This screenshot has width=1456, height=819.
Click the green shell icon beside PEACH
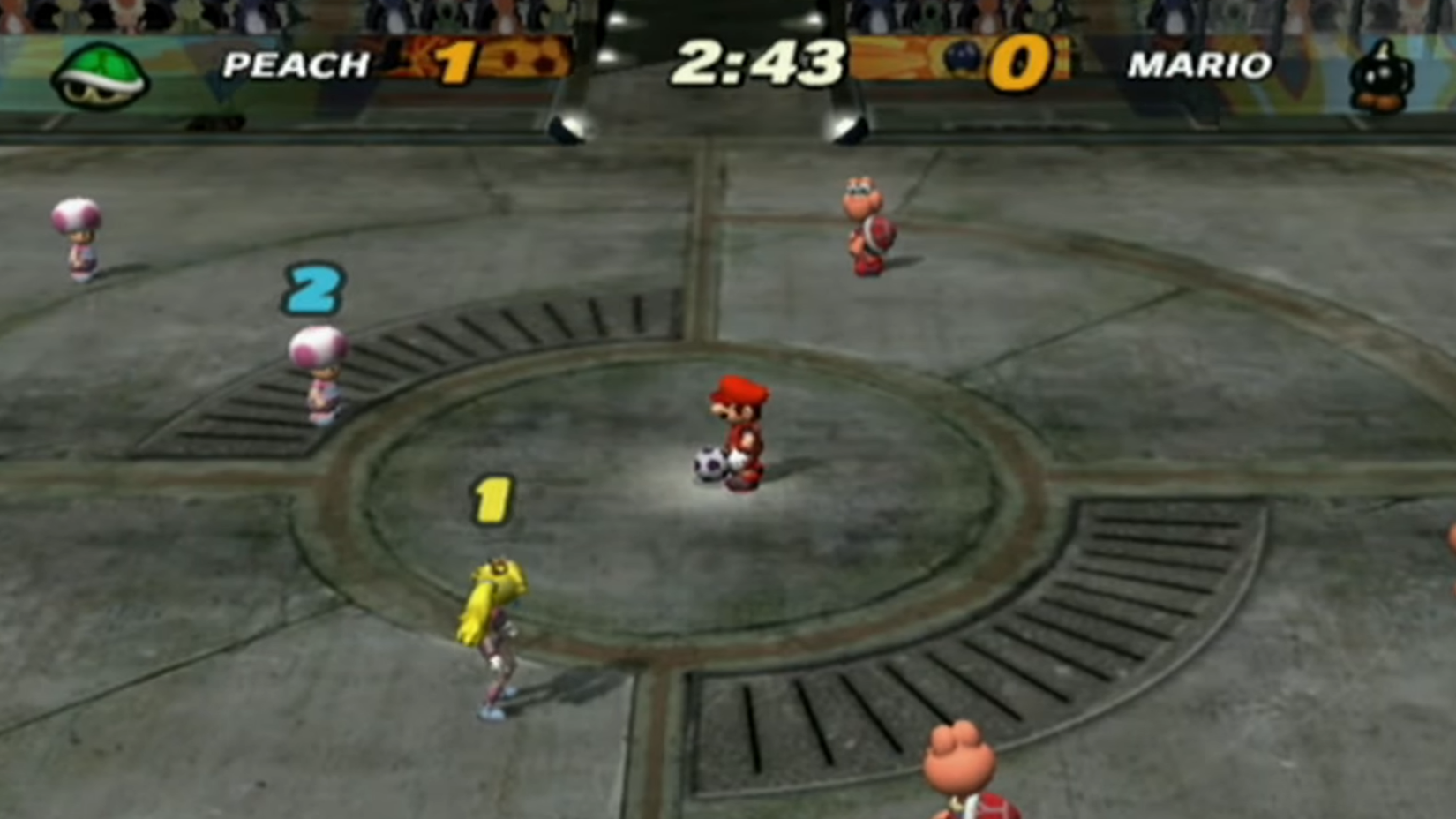(100, 71)
